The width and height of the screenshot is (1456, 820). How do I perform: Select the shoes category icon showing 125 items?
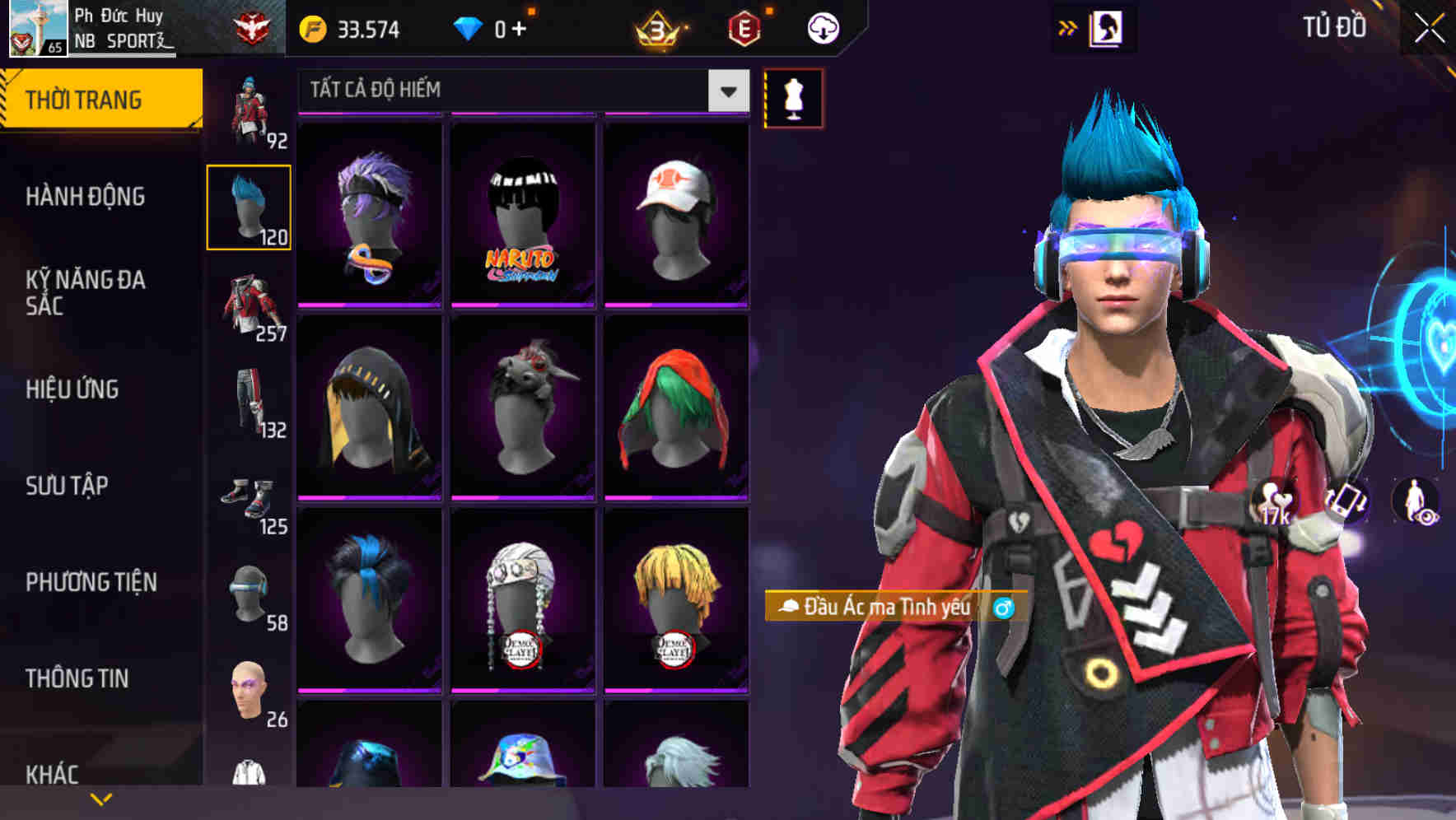(x=250, y=501)
